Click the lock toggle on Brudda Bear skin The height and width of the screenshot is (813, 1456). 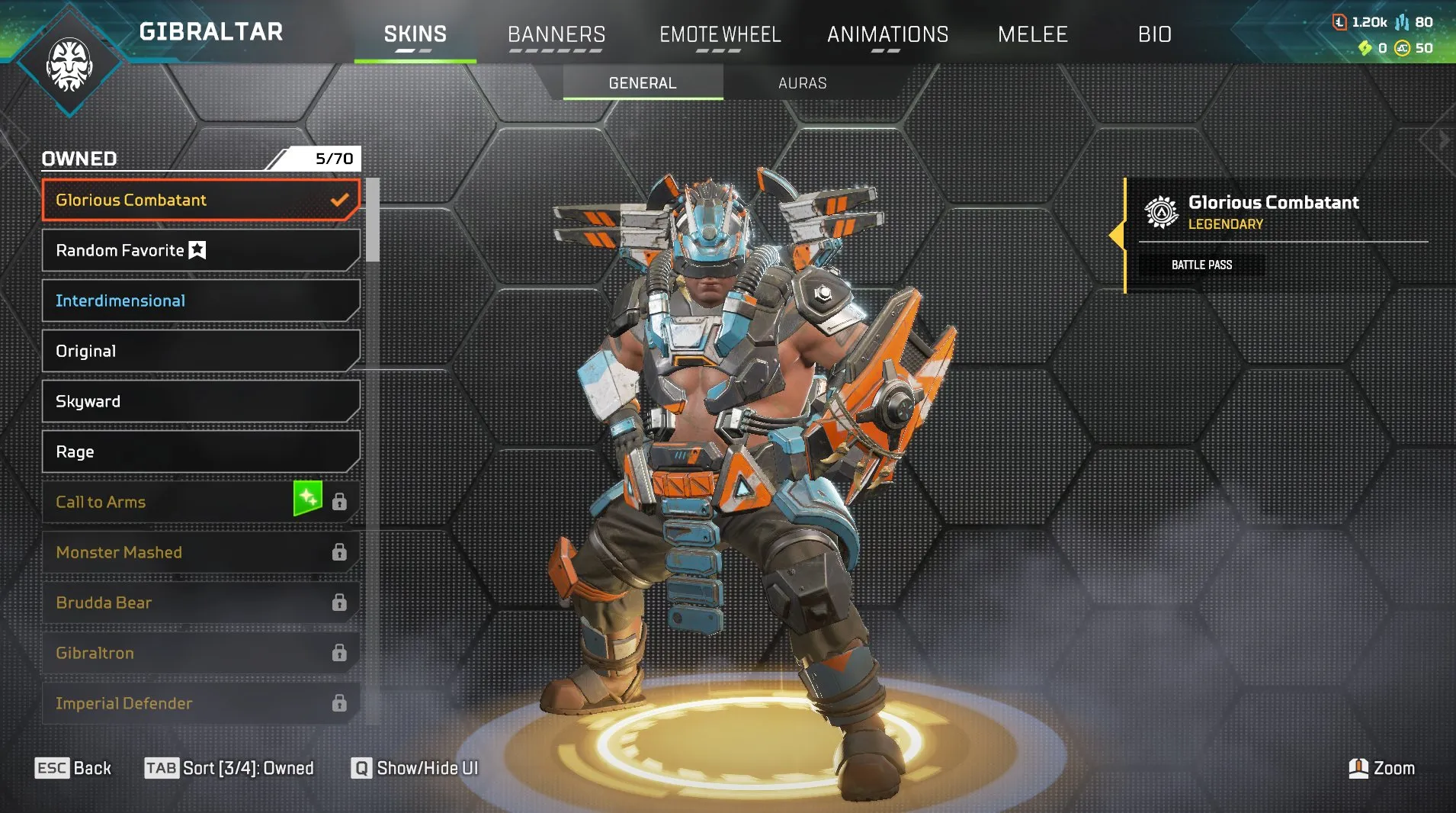point(340,602)
